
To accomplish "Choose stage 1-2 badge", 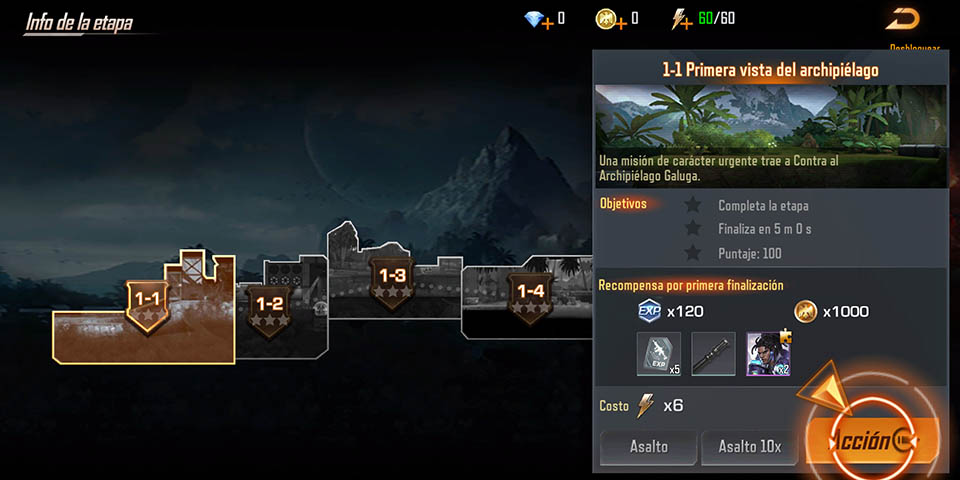I will (270, 305).
